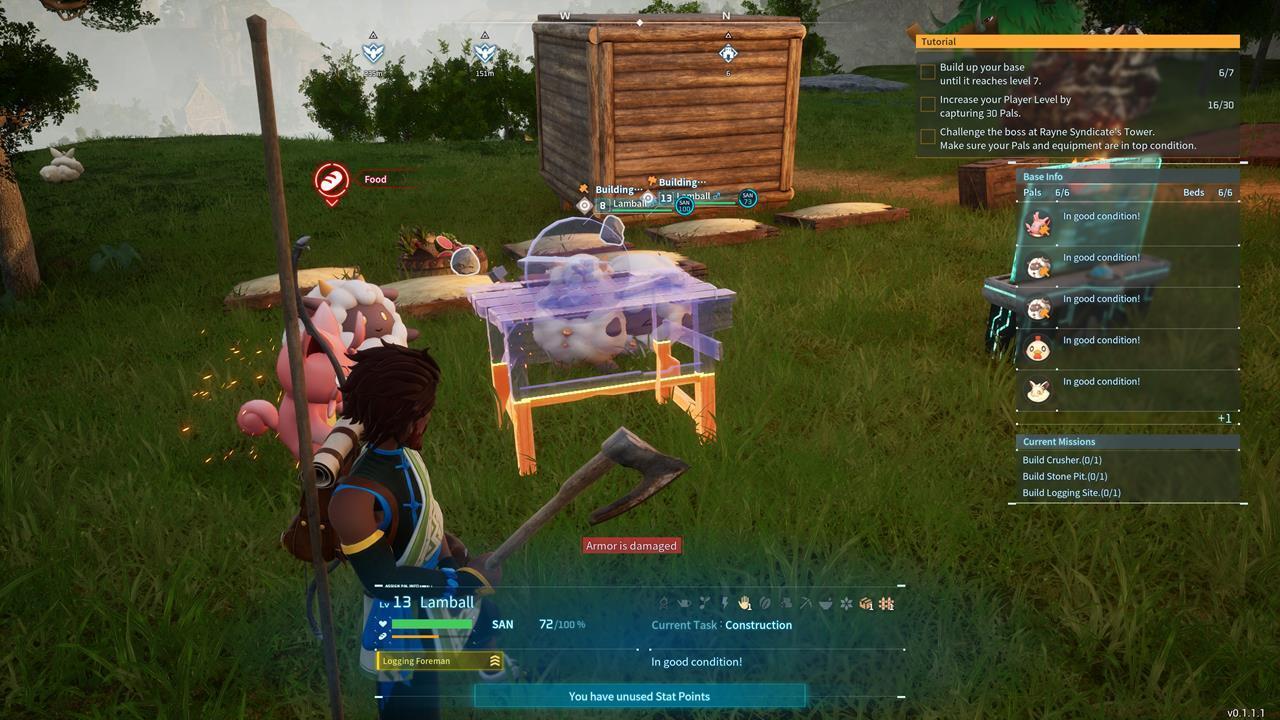Screen dimensions: 1280x720
Task: Select the Cooling snowflake suitability icon
Action: 847,603
